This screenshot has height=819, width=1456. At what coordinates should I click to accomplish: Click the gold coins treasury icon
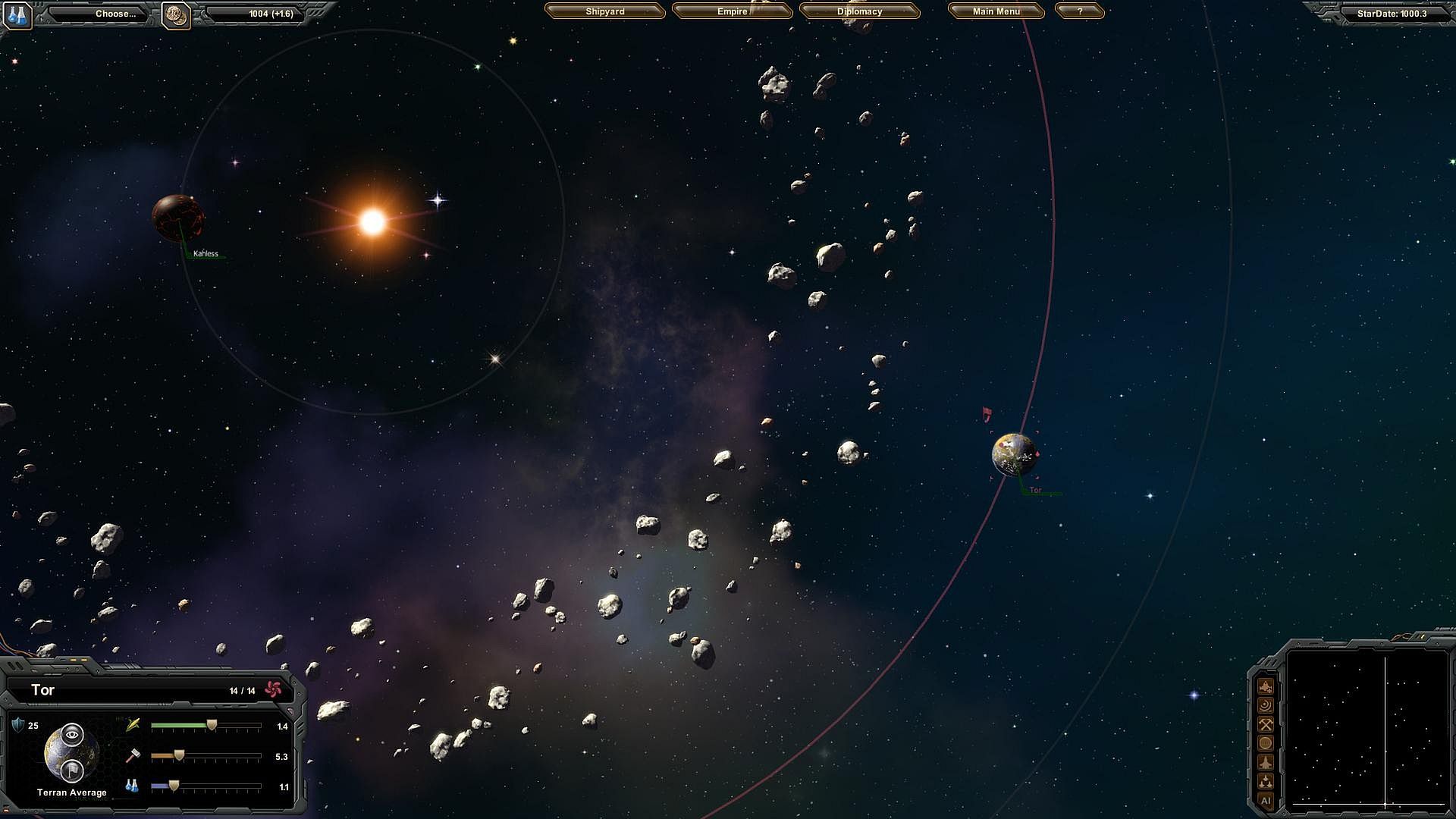[x=176, y=14]
